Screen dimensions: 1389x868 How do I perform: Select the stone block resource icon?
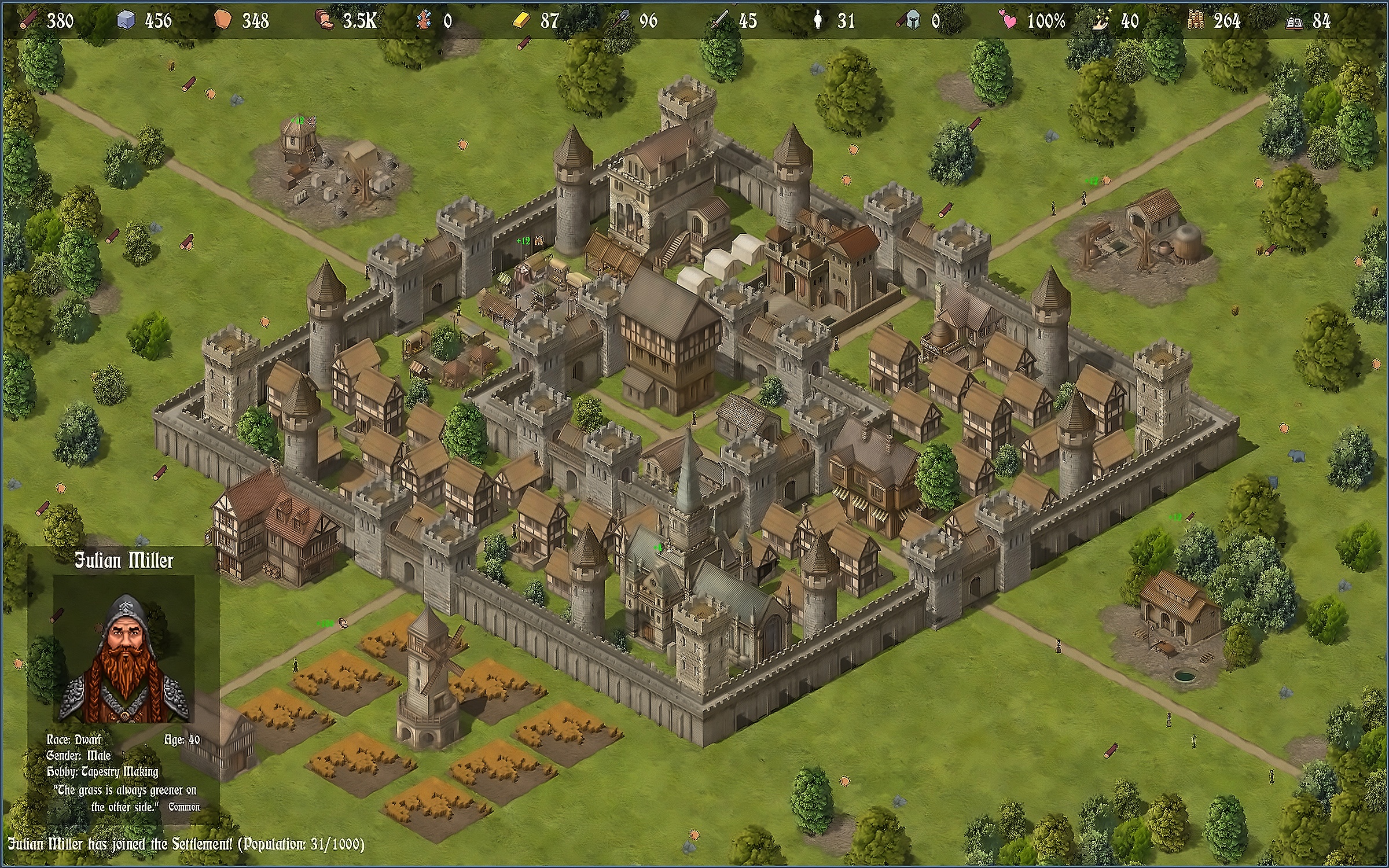[126, 20]
